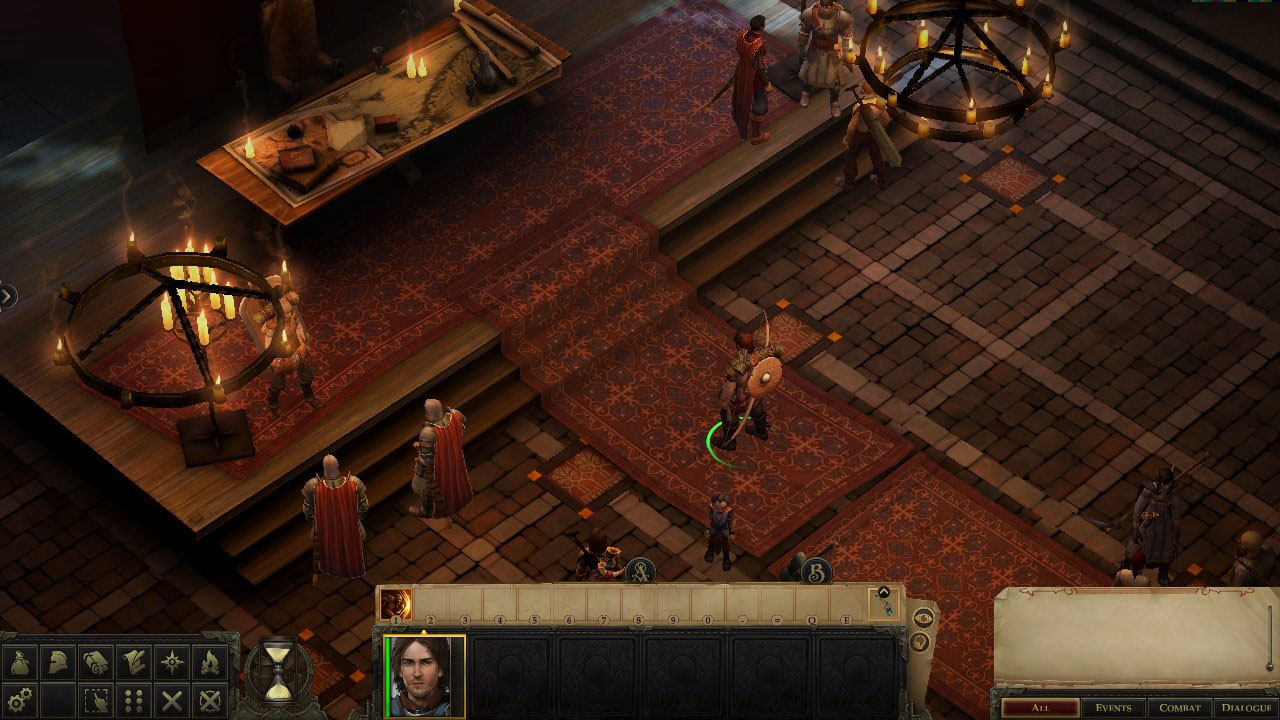Switch to the Events log tab
The image size is (1280, 720).
[x=1113, y=708]
